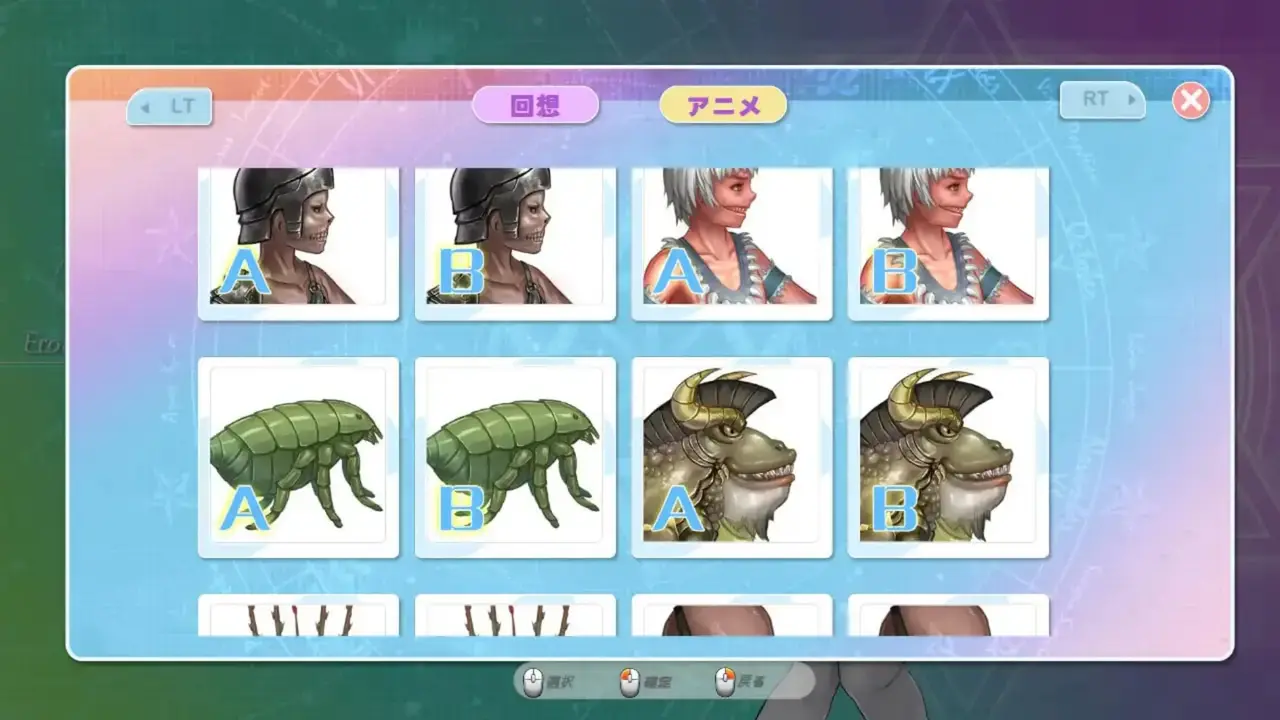
Task: Choose green flea insect thumbnail A
Action: point(298,457)
